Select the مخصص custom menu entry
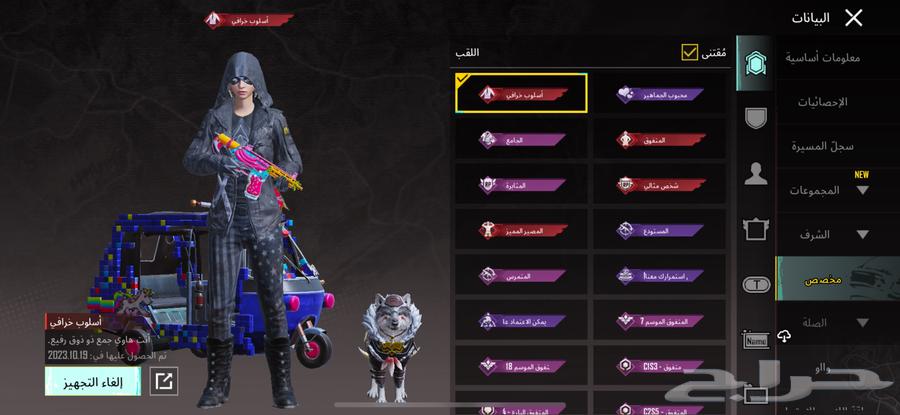 828,280
